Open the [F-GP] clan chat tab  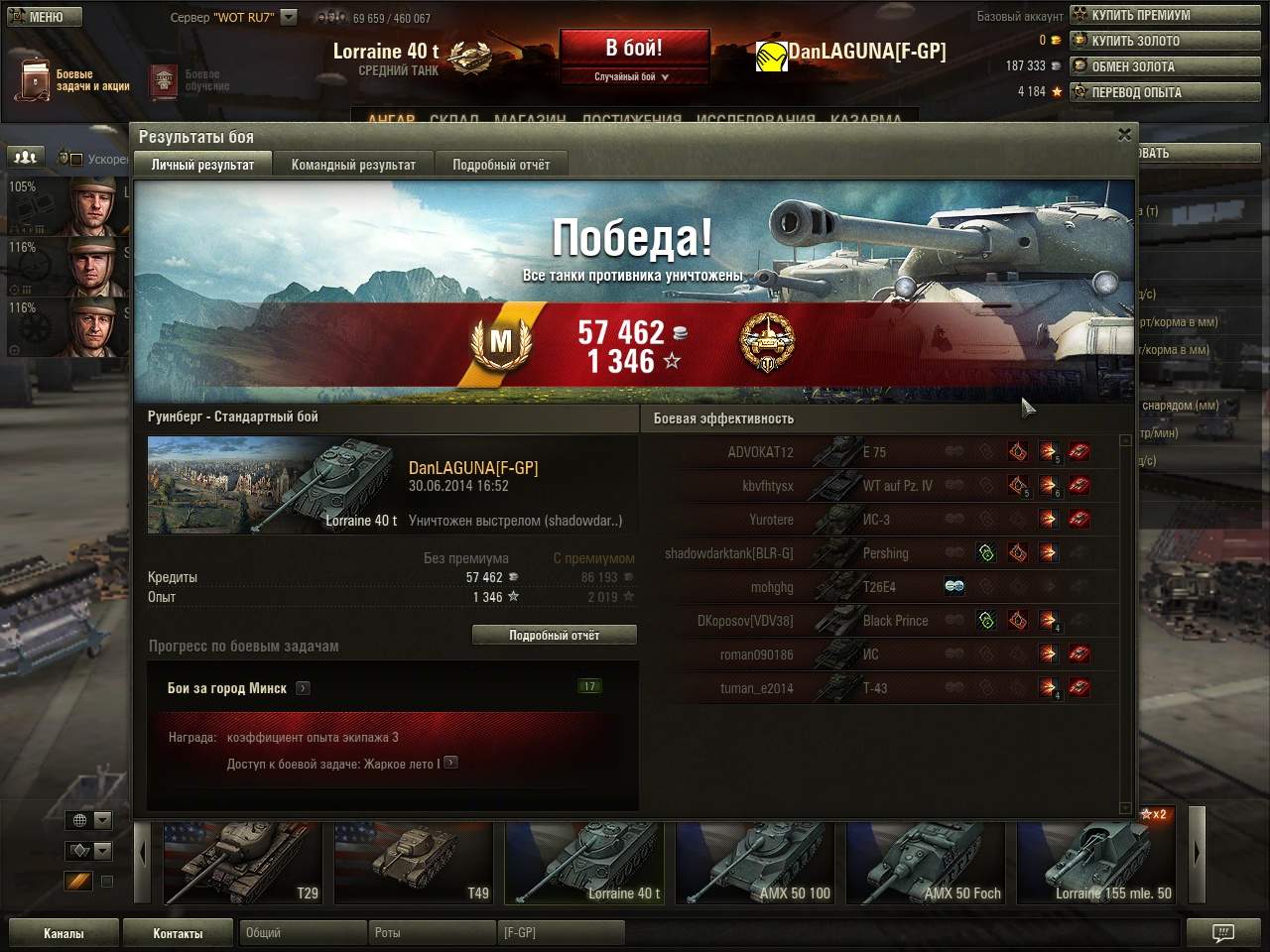click(x=560, y=933)
